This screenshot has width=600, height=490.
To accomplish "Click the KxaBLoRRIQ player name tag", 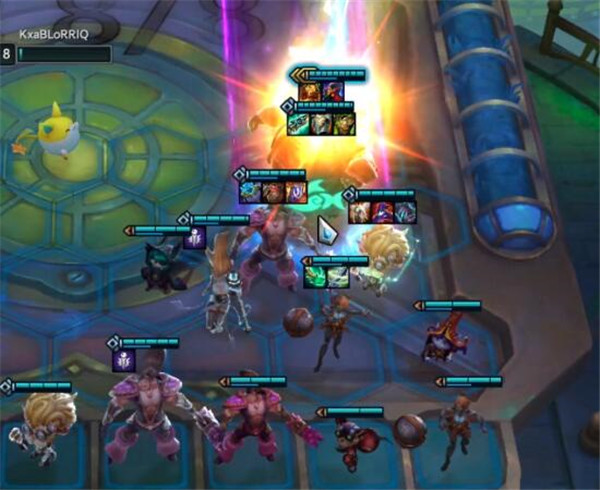I will click(54, 32).
